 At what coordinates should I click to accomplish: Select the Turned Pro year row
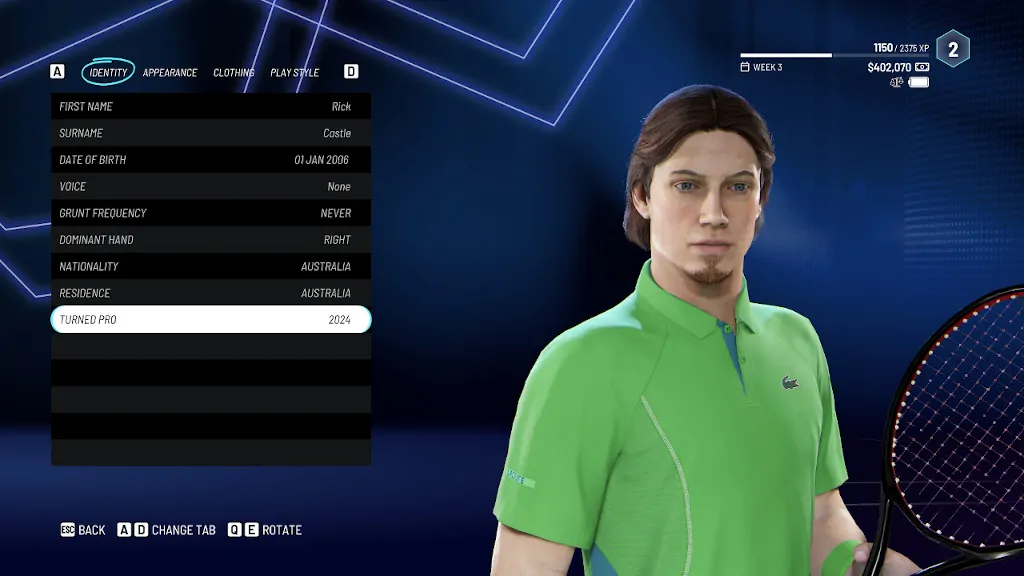tap(211, 320)
